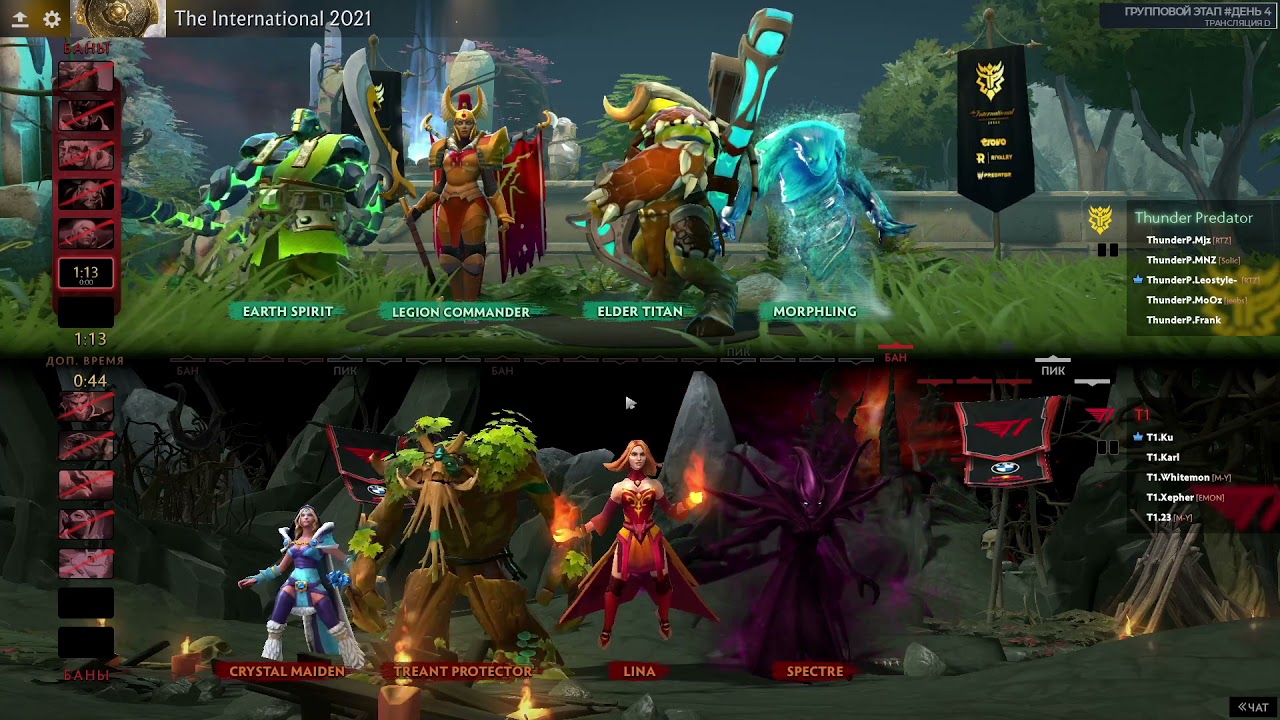Choose the Spectre pick label
Image resolution: width=1280 pixels, height=720 pixels.
click(814, 671)
